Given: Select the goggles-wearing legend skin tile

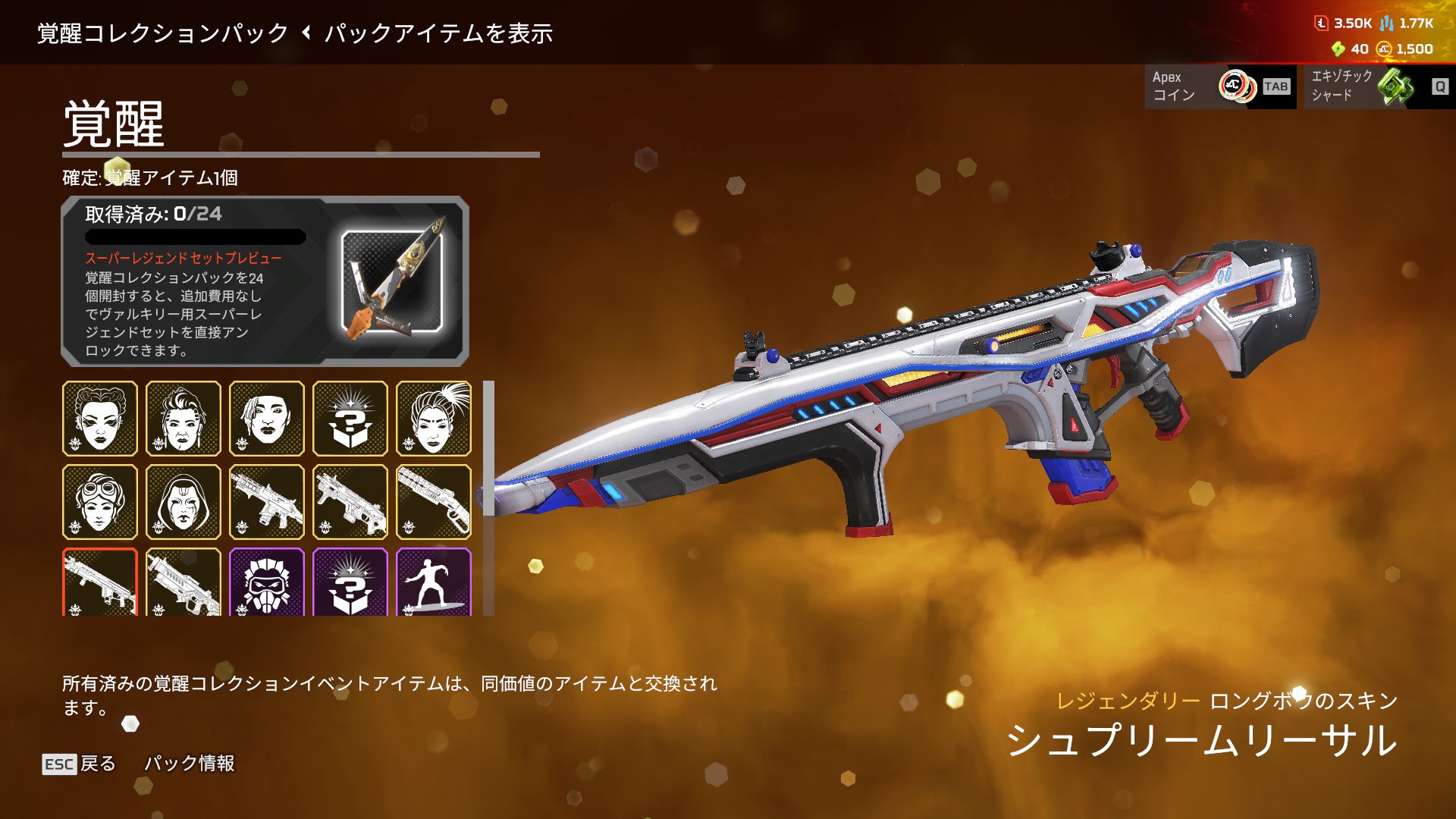Looking at the screenshot, I should click(100, 502).
